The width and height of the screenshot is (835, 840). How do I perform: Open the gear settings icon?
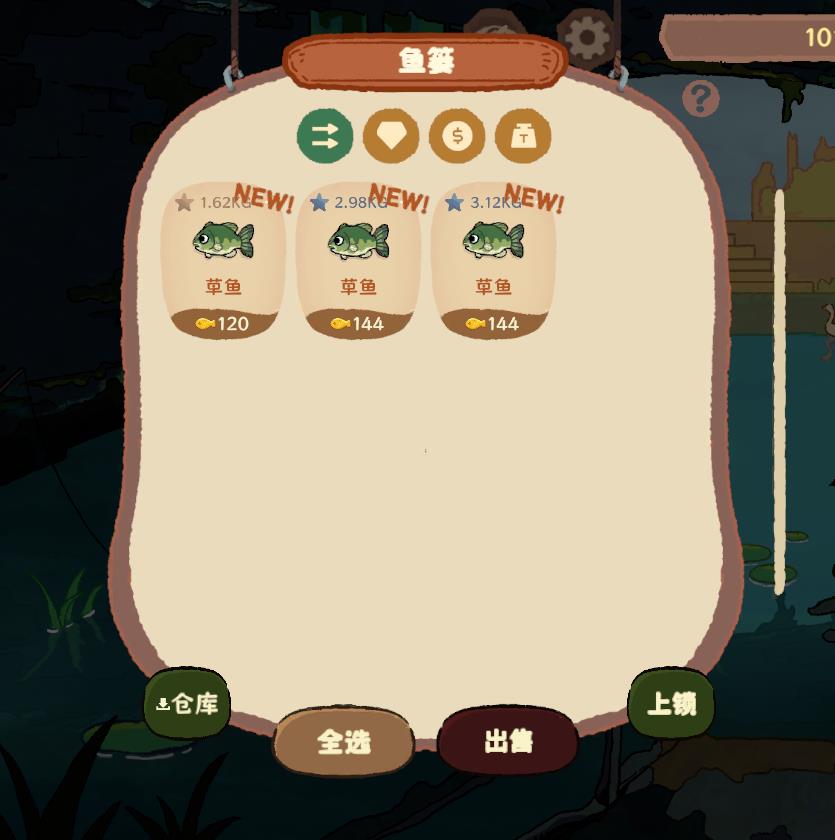click(587, 38)
